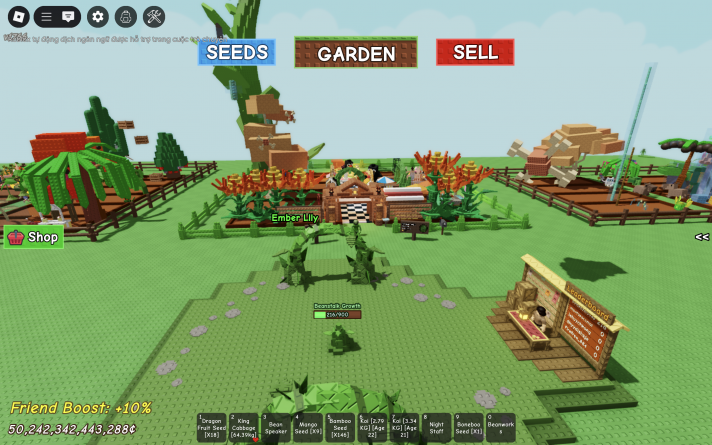Viewport: 712px width, 445px height.
Task: Equip the Night Staff
Action: [x=436, y=427]
